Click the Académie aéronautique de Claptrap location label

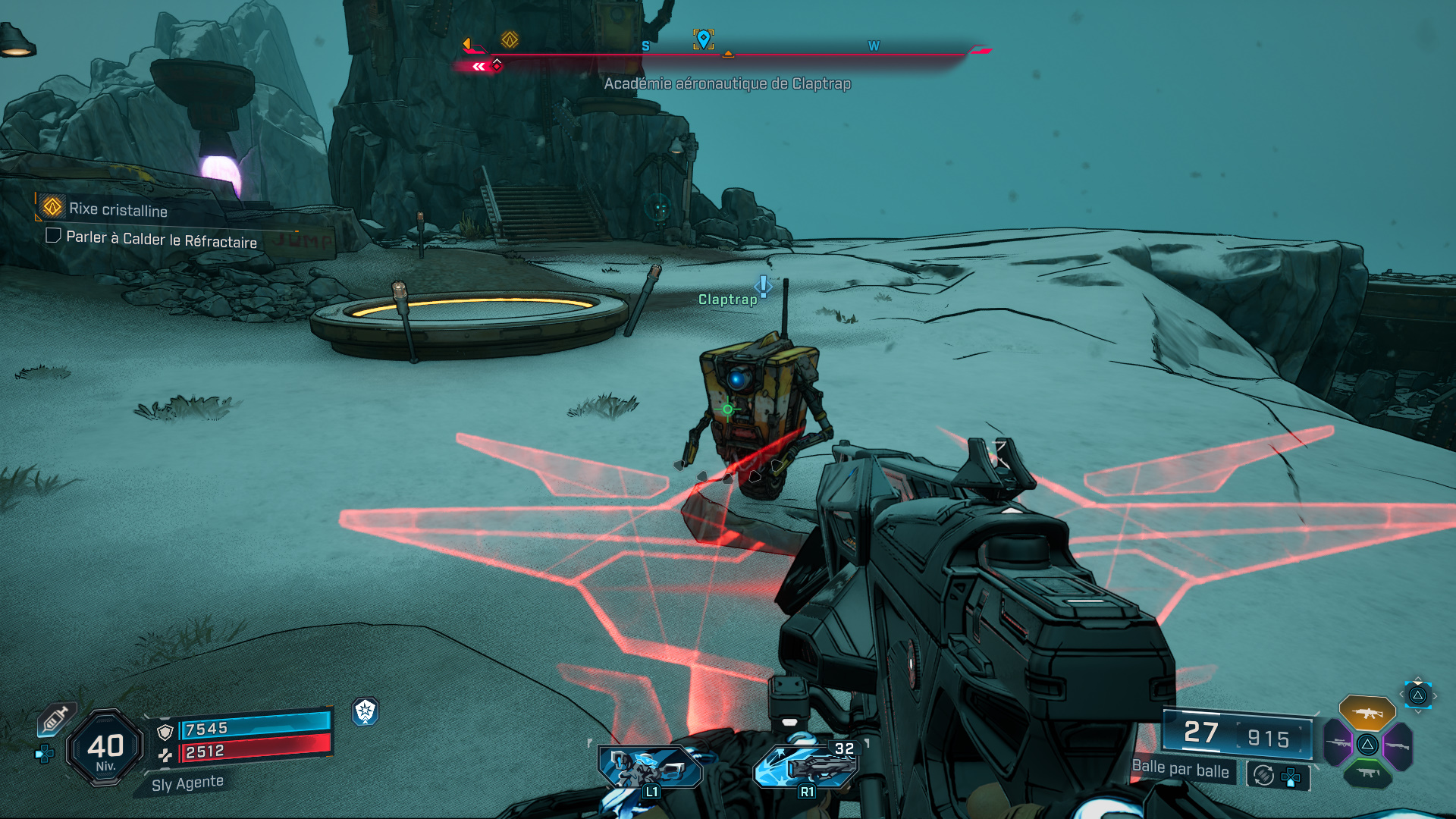tap(727, 83)
